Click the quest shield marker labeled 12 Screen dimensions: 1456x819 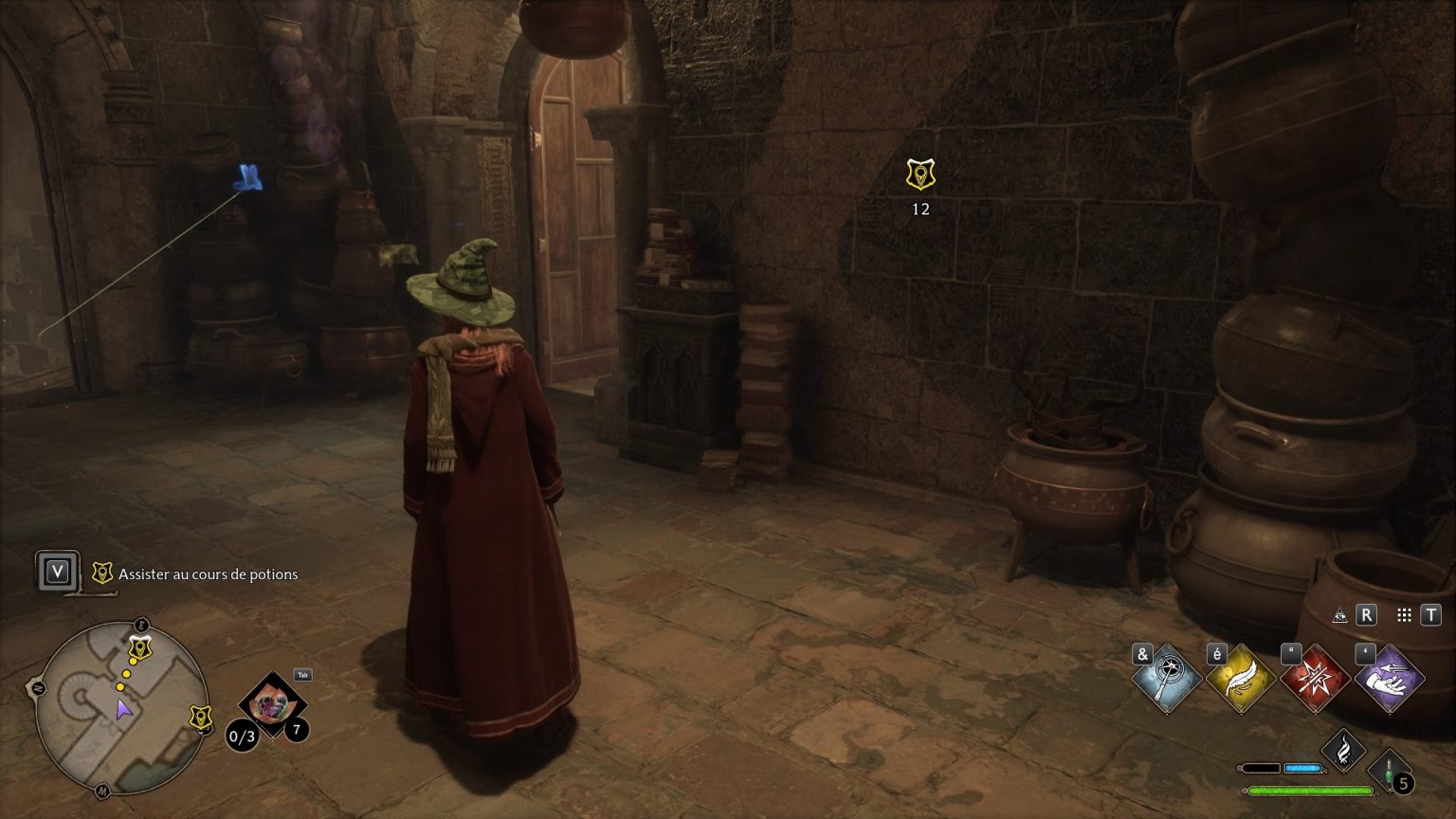(919, 174)
